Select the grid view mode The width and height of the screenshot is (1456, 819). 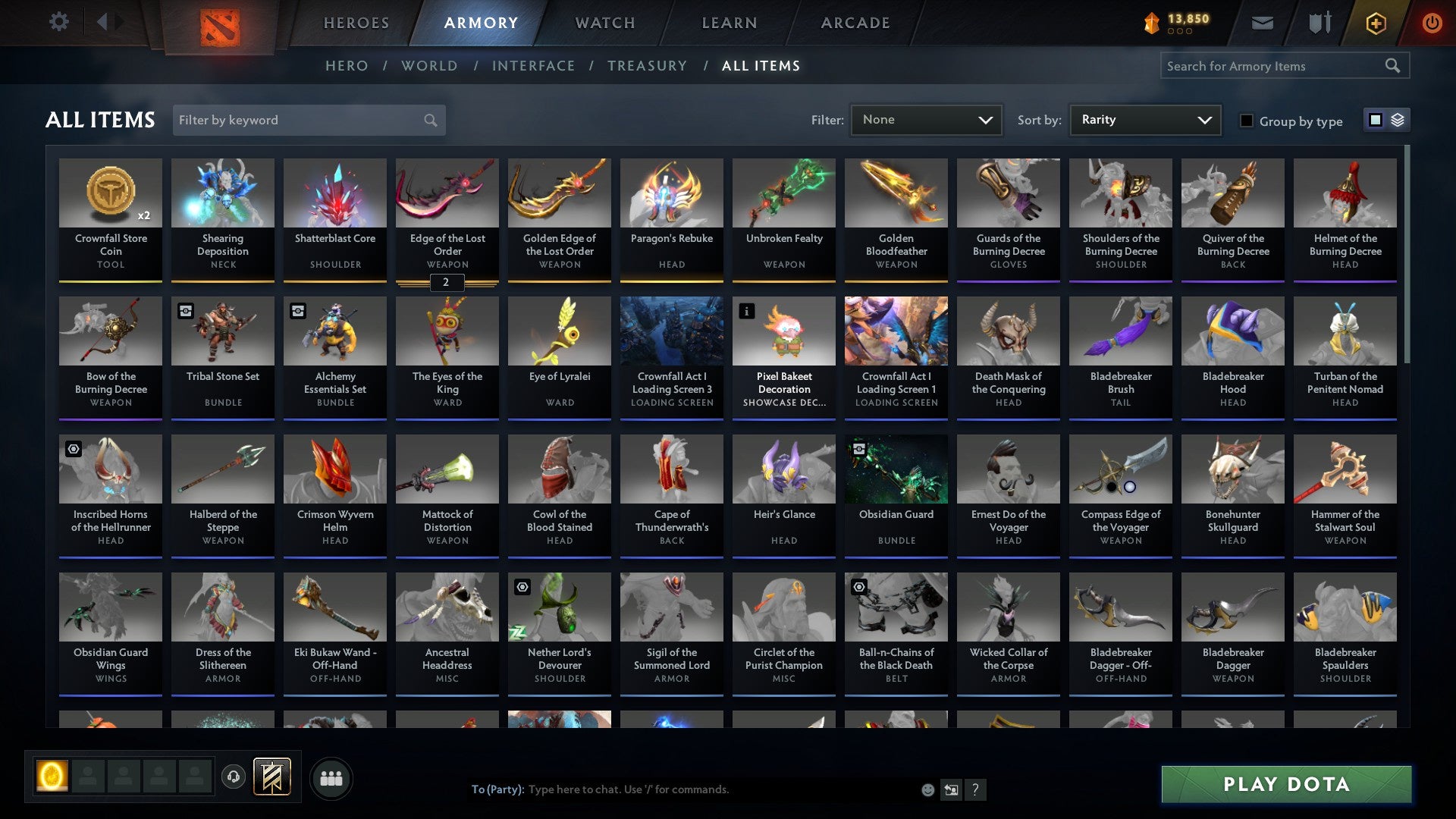pos(1375,120)
